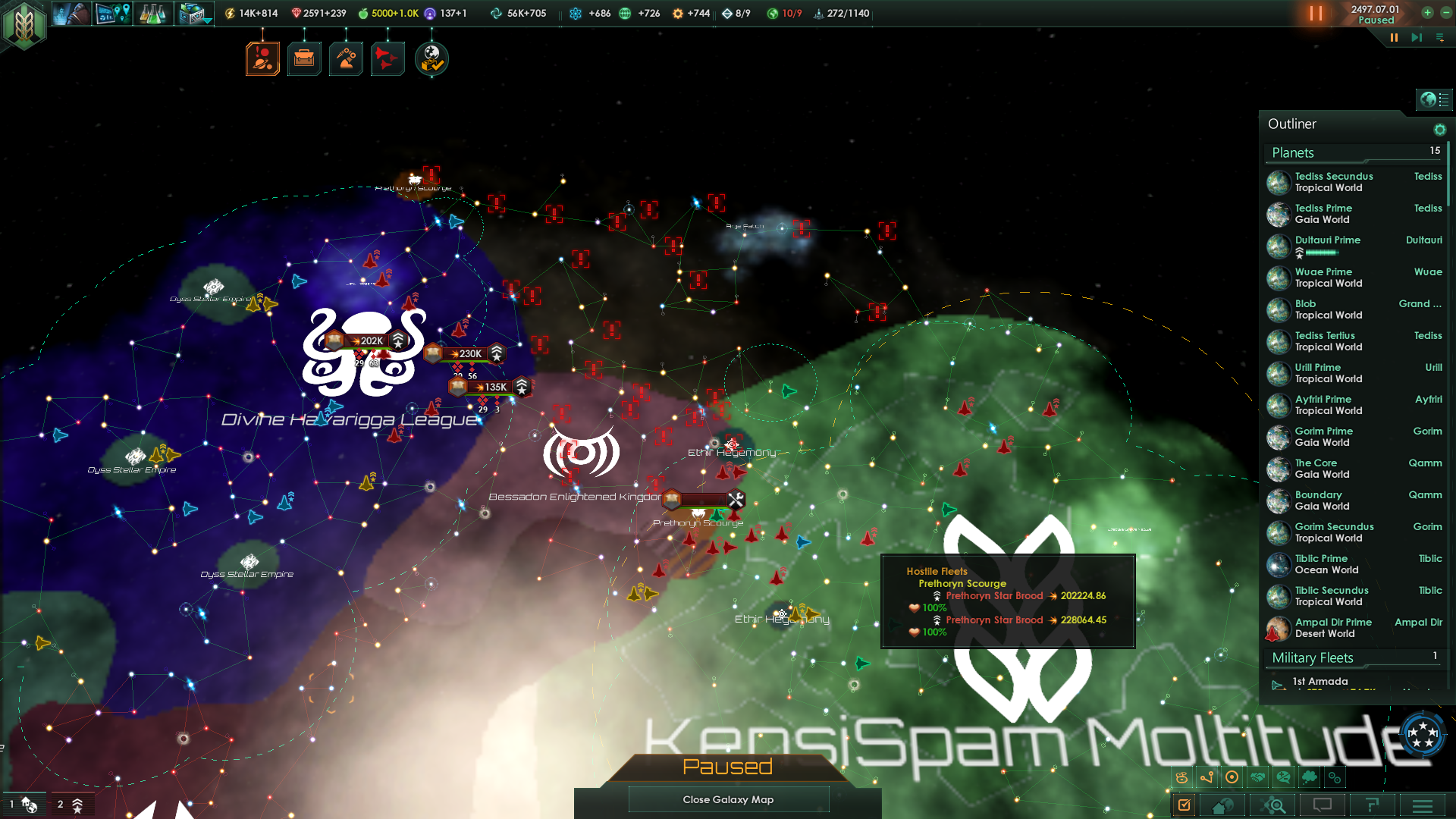Click the orange planet alert notification icon
Viewport: 1456px width, 819px height.
[x=263, y=58]
